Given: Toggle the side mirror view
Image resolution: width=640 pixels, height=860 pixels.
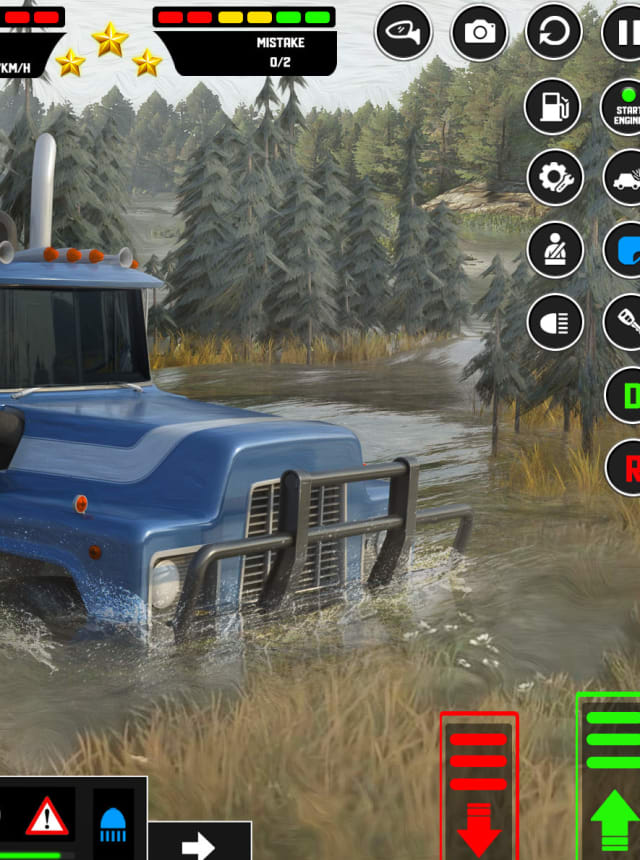Looking at the screenshot, I should point(403,33).
